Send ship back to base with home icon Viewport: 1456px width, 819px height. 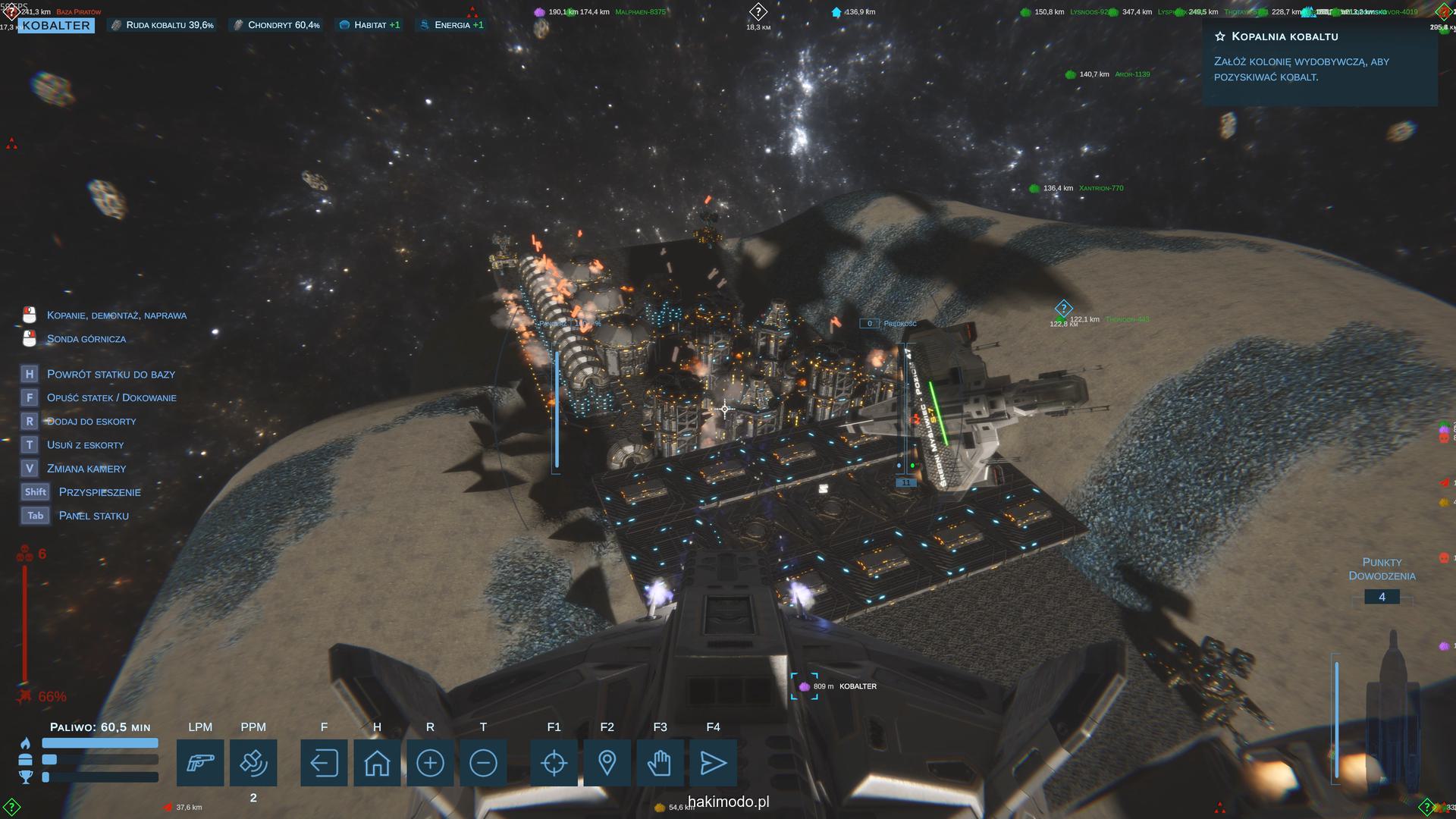tap(377, 762)
